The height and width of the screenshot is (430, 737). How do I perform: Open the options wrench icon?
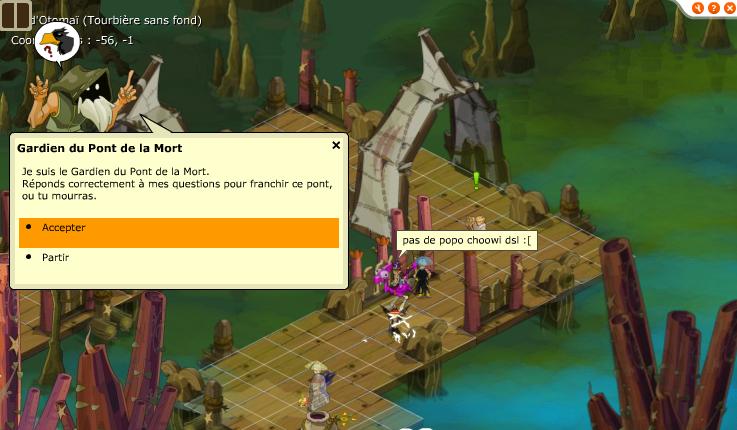pyautogui.click(x=697, y=8)
